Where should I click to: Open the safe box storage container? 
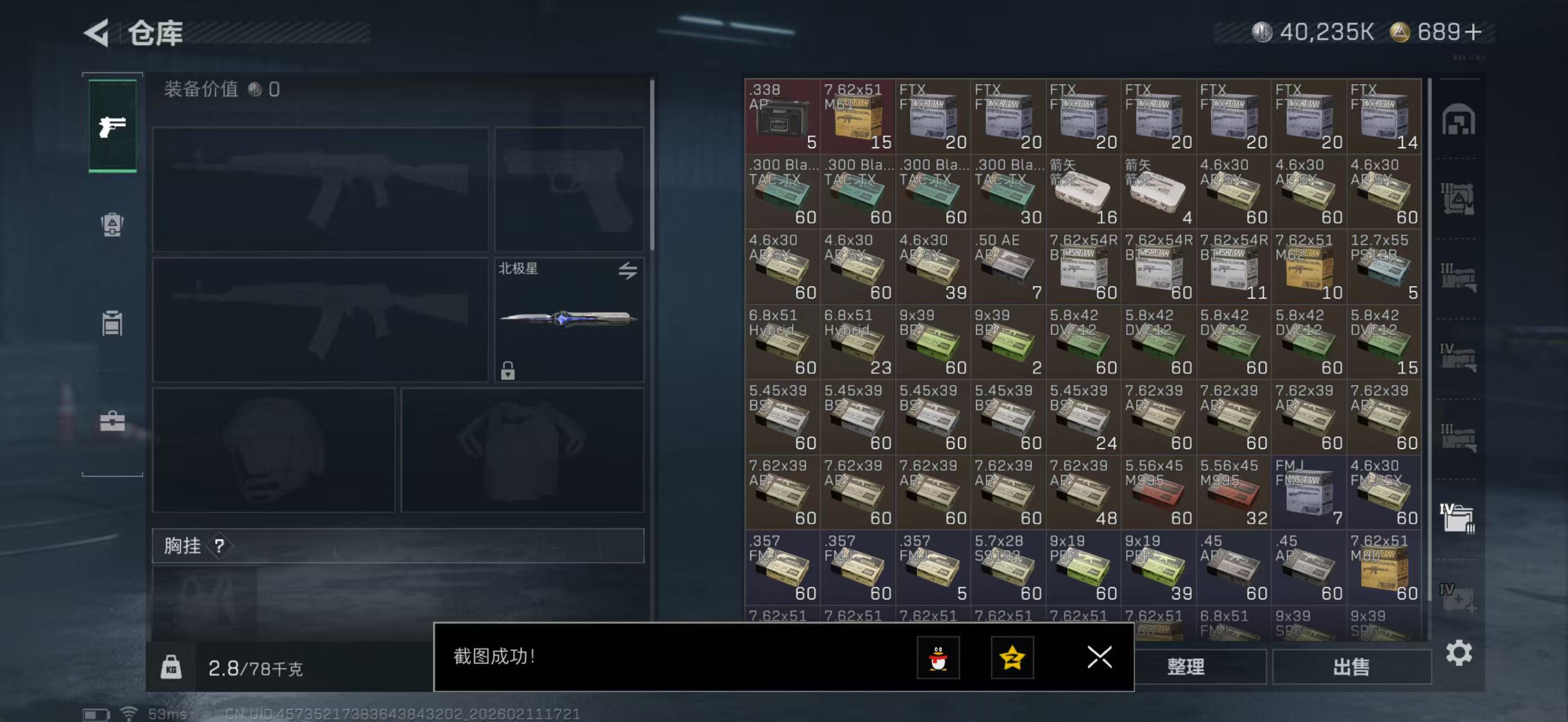coord(1457,121)
